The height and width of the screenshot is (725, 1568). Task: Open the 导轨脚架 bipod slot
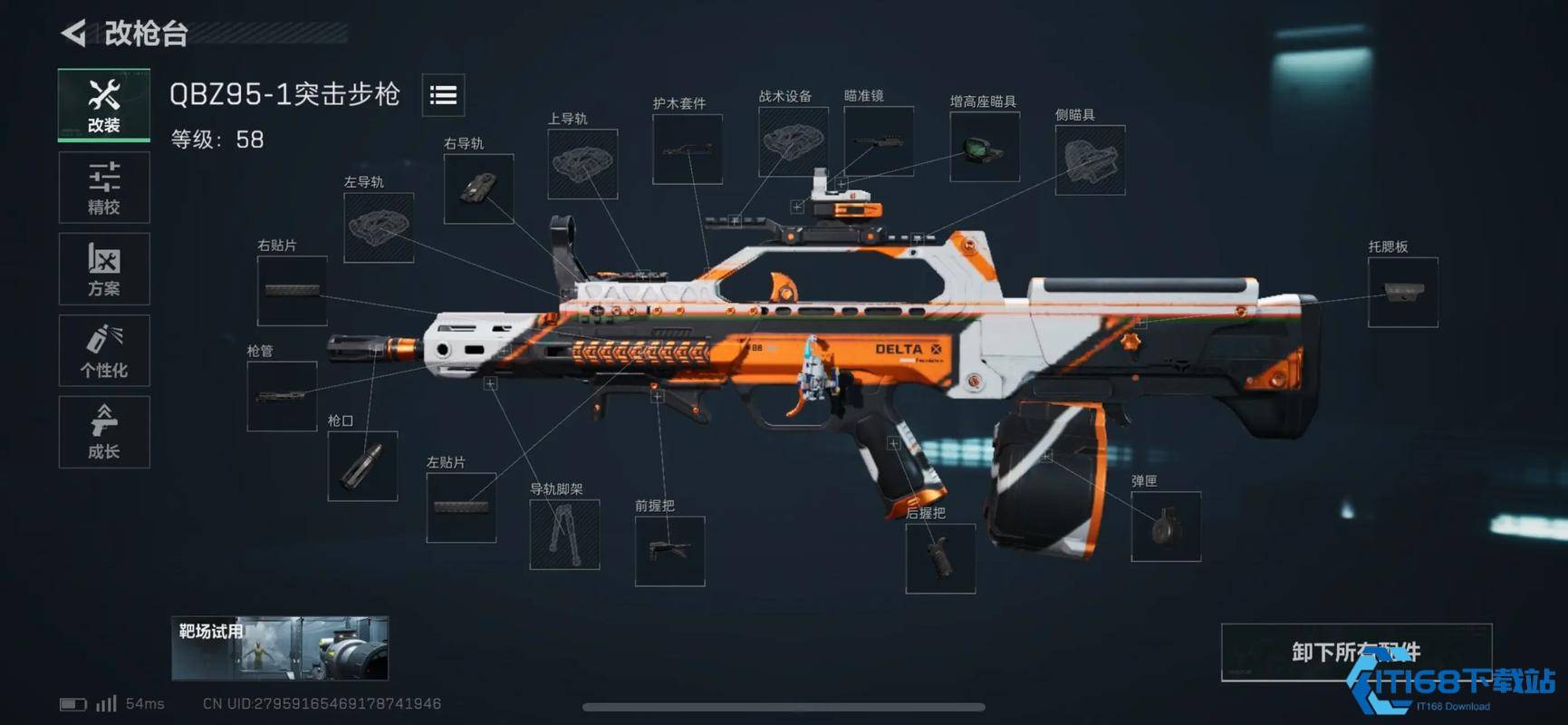pyautogui.click(x=564, y=535)
